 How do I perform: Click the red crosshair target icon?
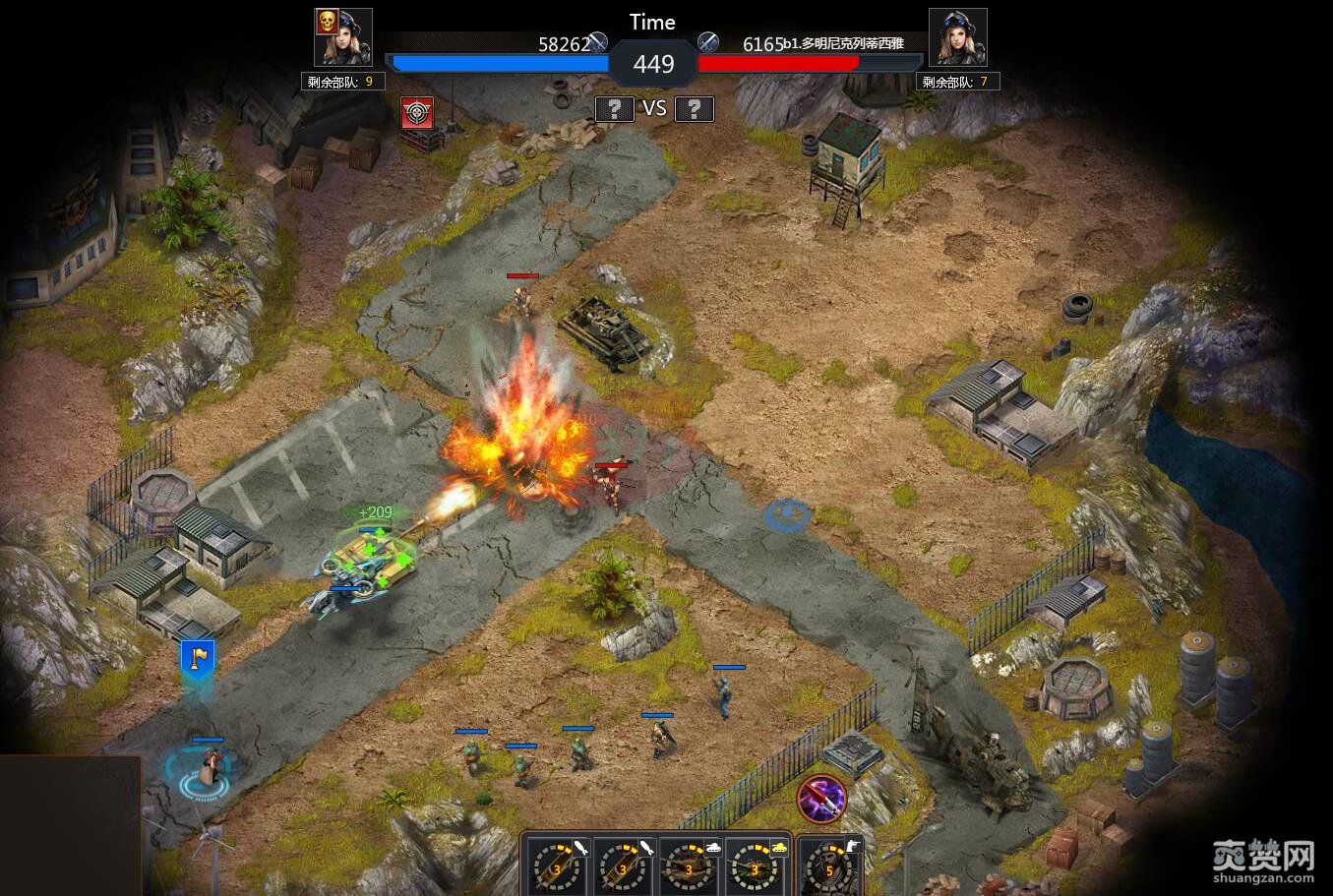[x=418, y=113]
